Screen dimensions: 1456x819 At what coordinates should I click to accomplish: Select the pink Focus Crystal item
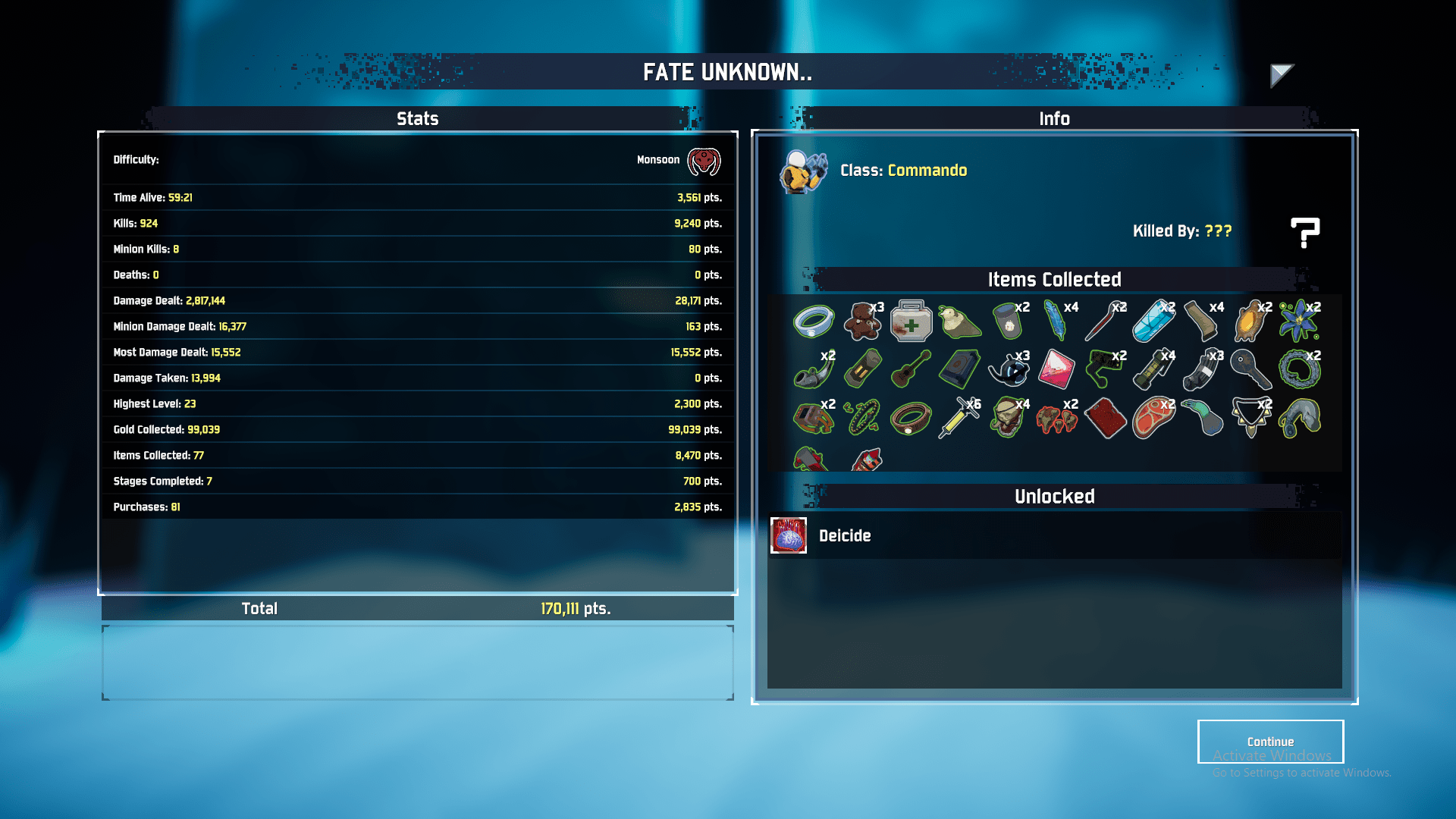pyautogui.click(x=1056, y=370)
